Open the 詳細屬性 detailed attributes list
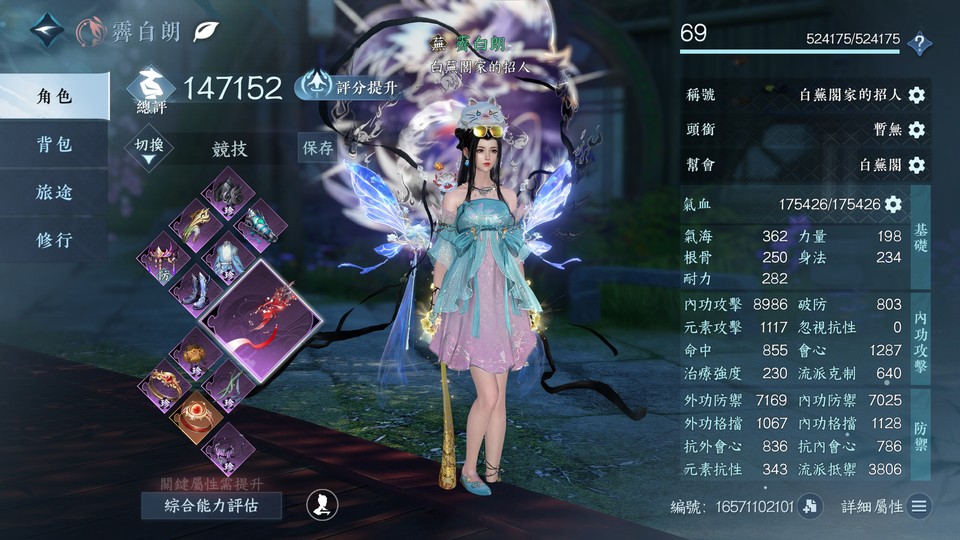This screenshot has width=960, height=540. point(919,507)
